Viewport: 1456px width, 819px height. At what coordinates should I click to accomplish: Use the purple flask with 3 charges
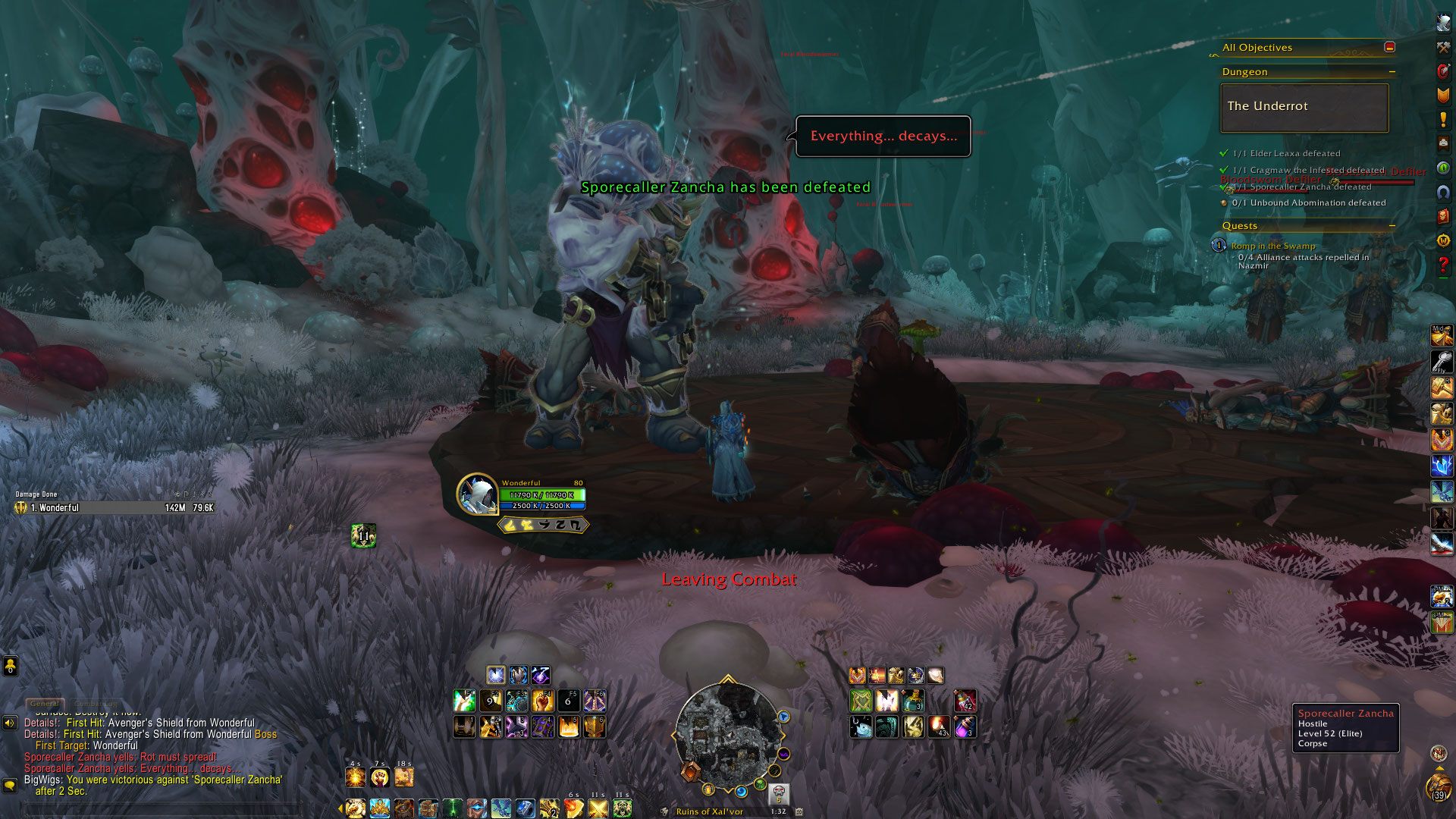(965, 727)
